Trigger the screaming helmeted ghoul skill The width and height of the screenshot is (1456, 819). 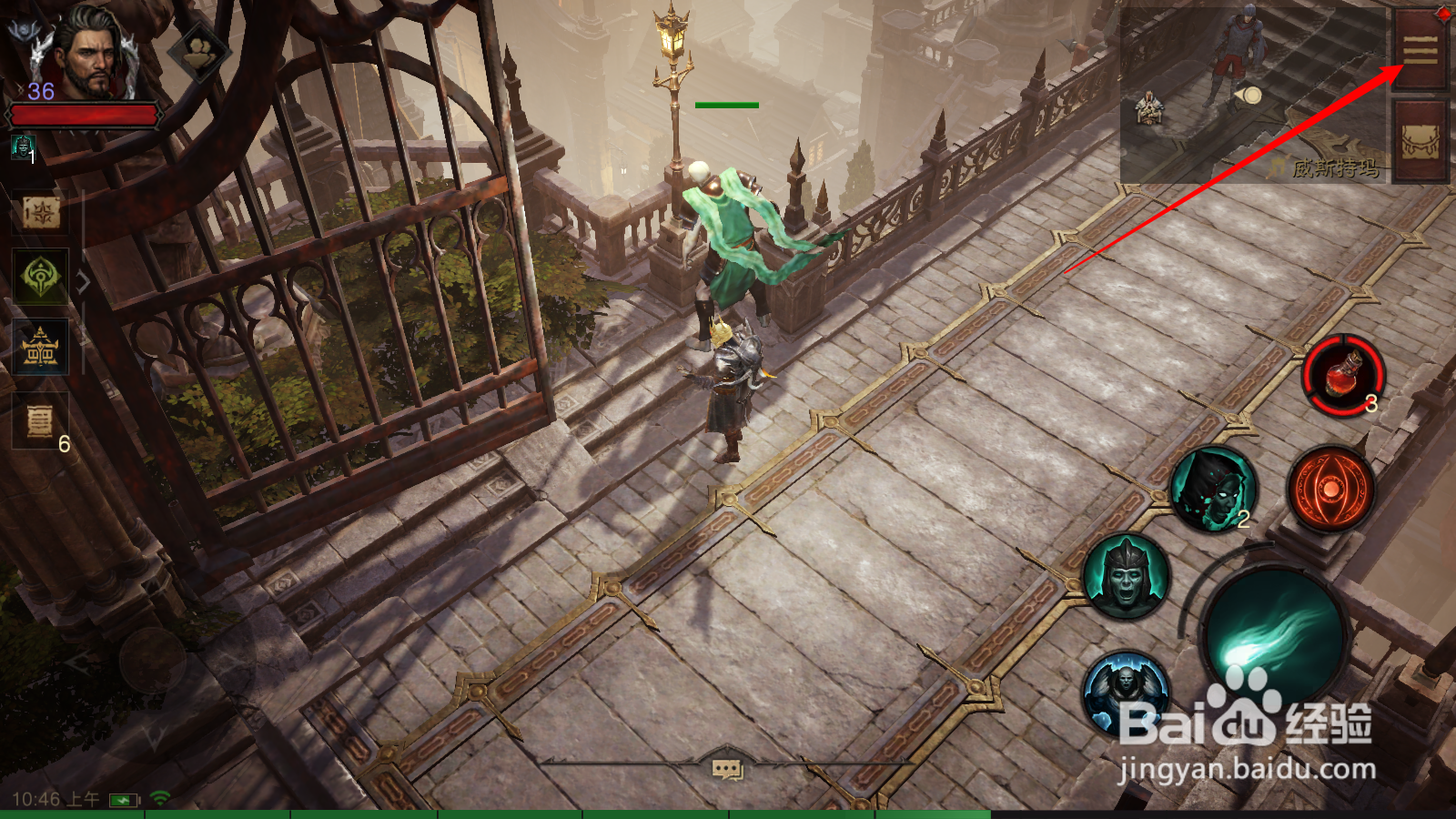point(1126,577)
